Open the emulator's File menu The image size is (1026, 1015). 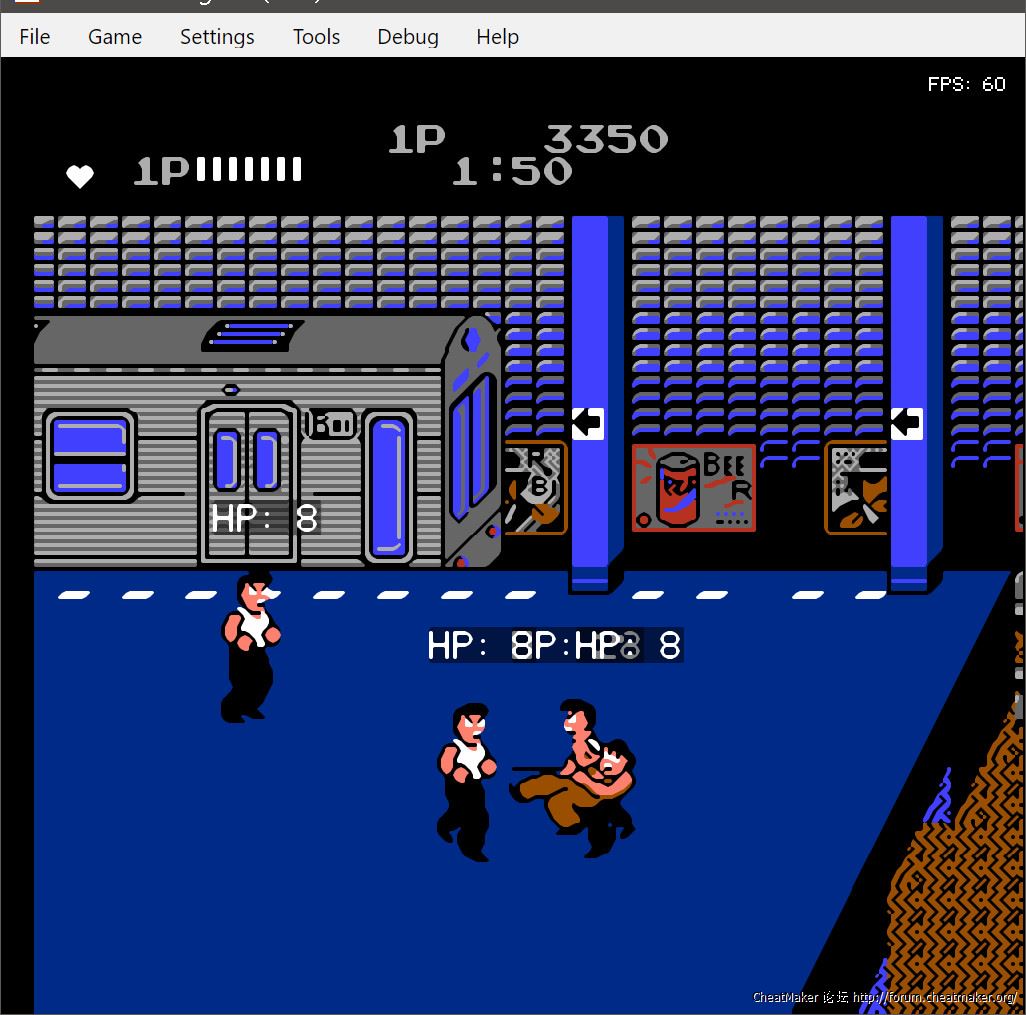point(34,37)
